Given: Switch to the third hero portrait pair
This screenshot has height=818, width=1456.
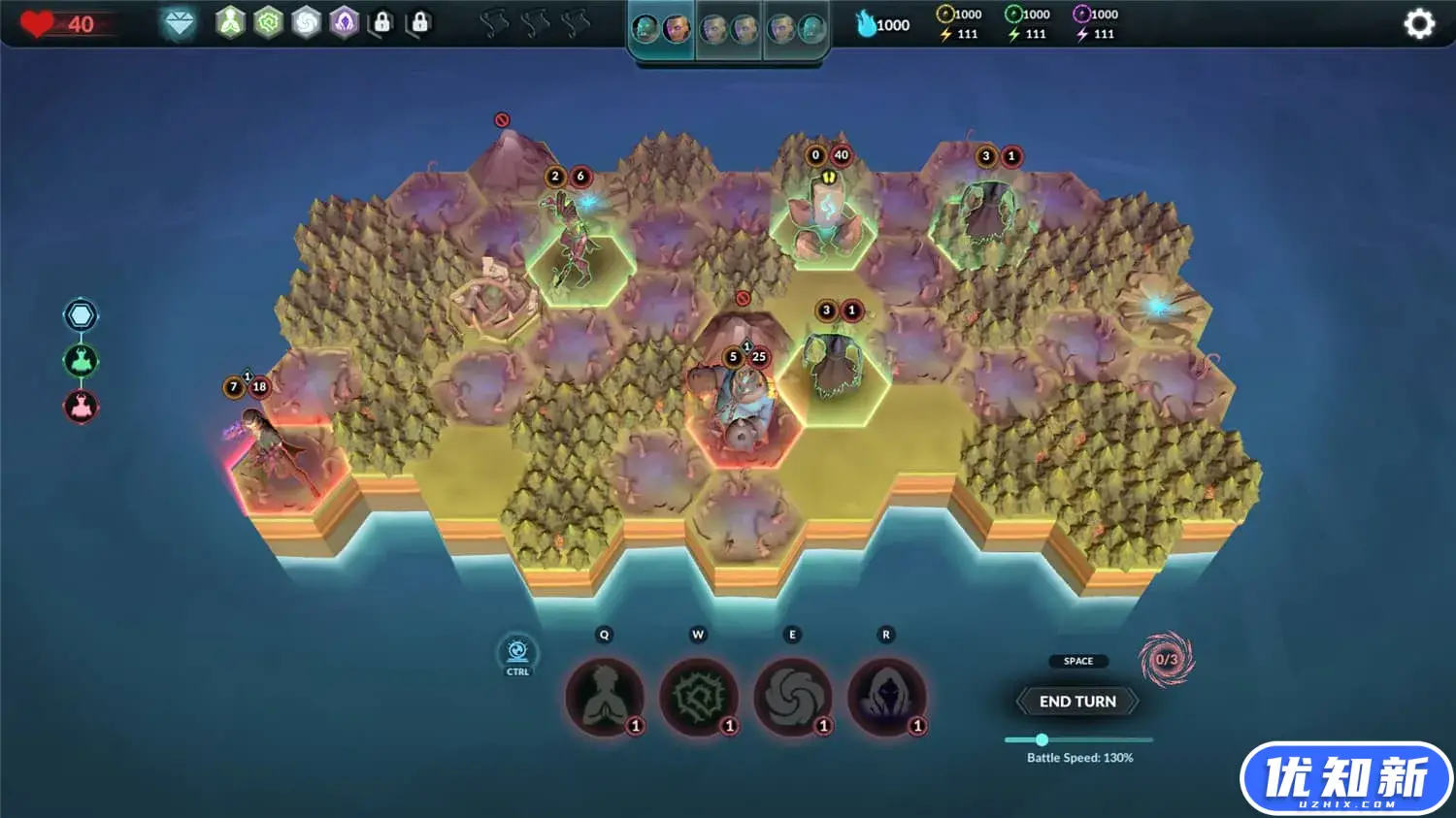Looking at the screenshot, I should (x=796, y=29).
